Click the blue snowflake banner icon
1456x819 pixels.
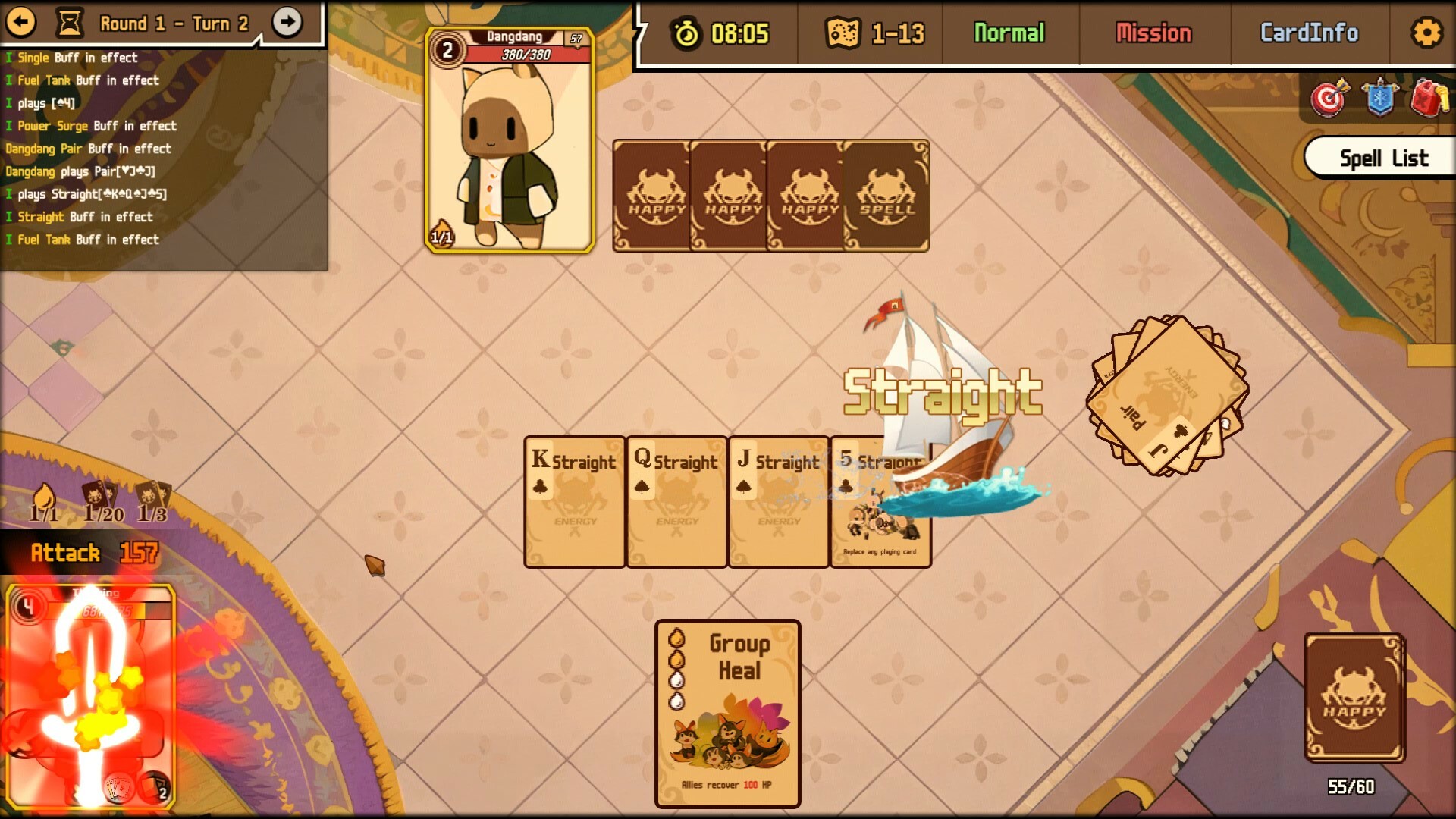1379,97
